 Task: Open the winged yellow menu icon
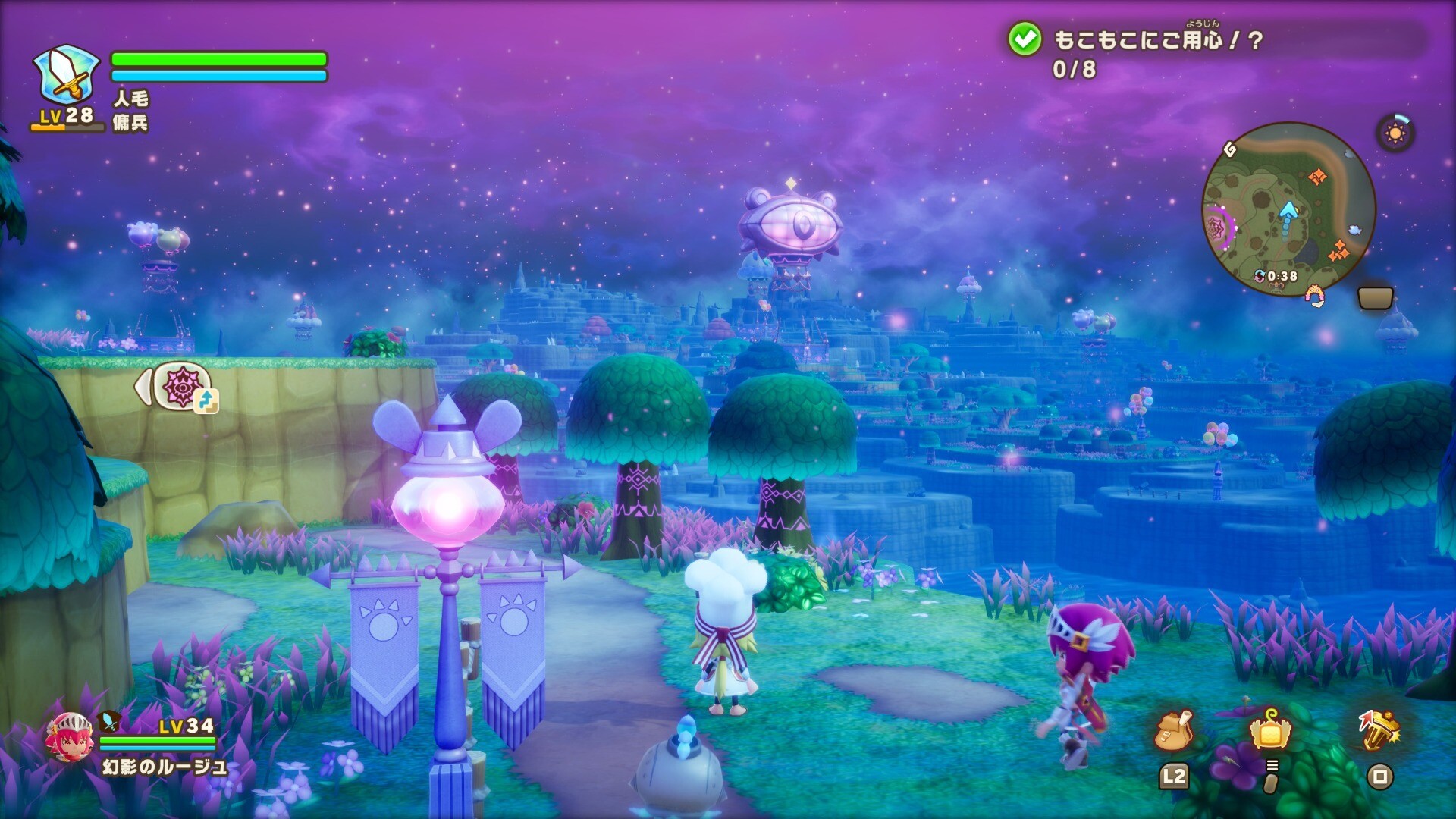pyautogui.click(x=1271, y=731)
